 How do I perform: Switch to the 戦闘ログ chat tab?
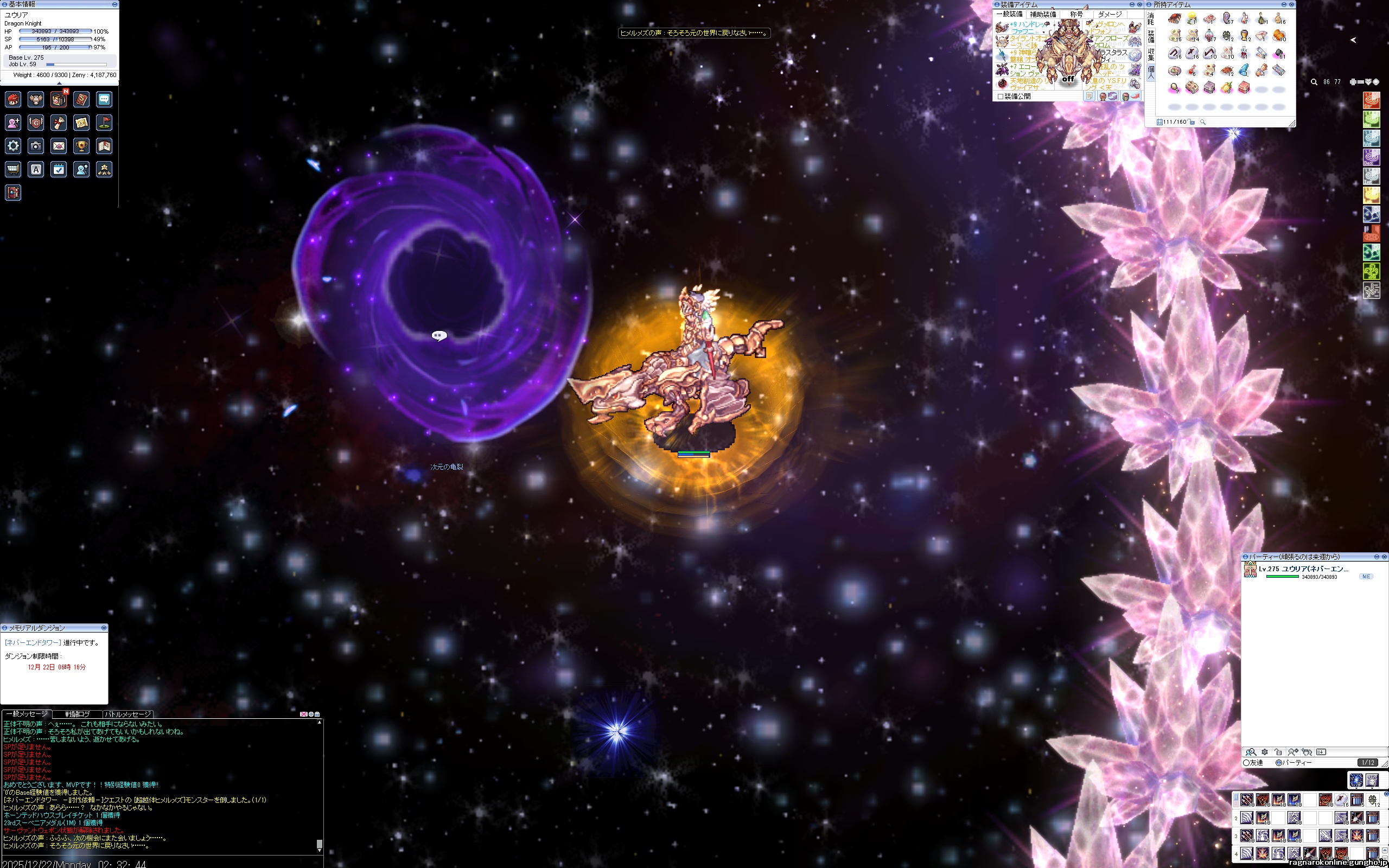[x=78, y=714]
